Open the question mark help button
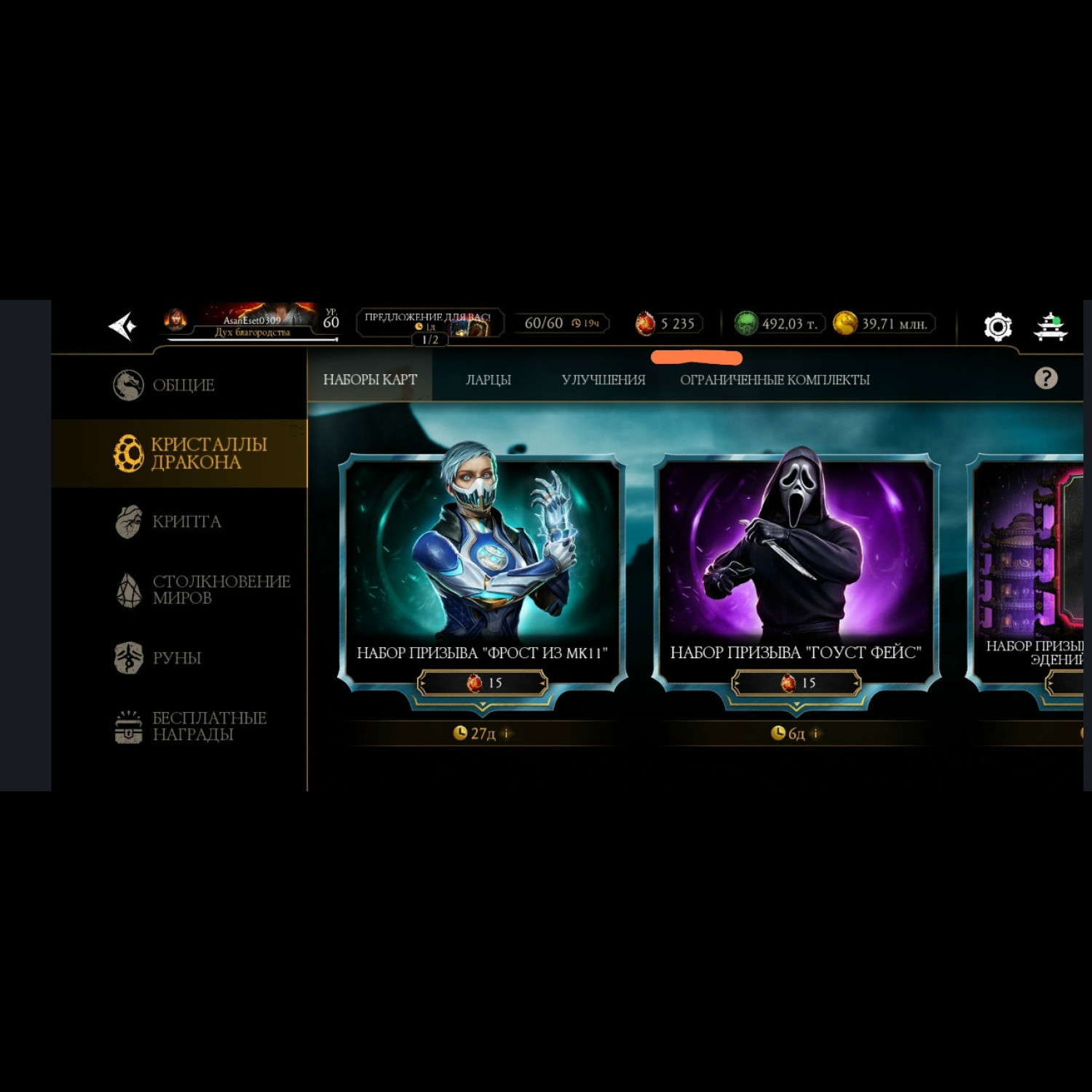The height and width of the screenshot is (1092, 1092). tap(1045, 378)
